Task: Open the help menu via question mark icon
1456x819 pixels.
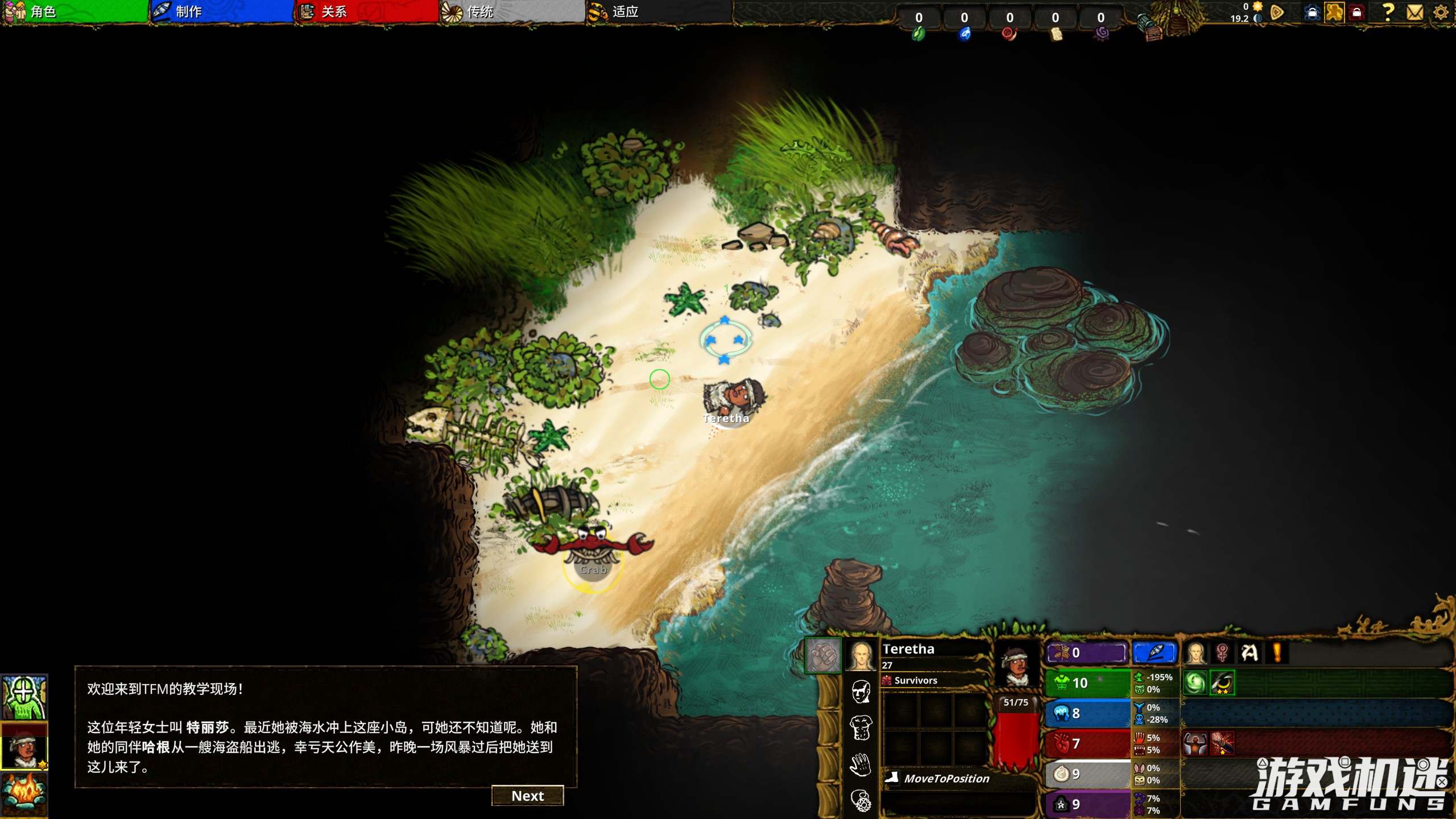Action: (1388, 12)
